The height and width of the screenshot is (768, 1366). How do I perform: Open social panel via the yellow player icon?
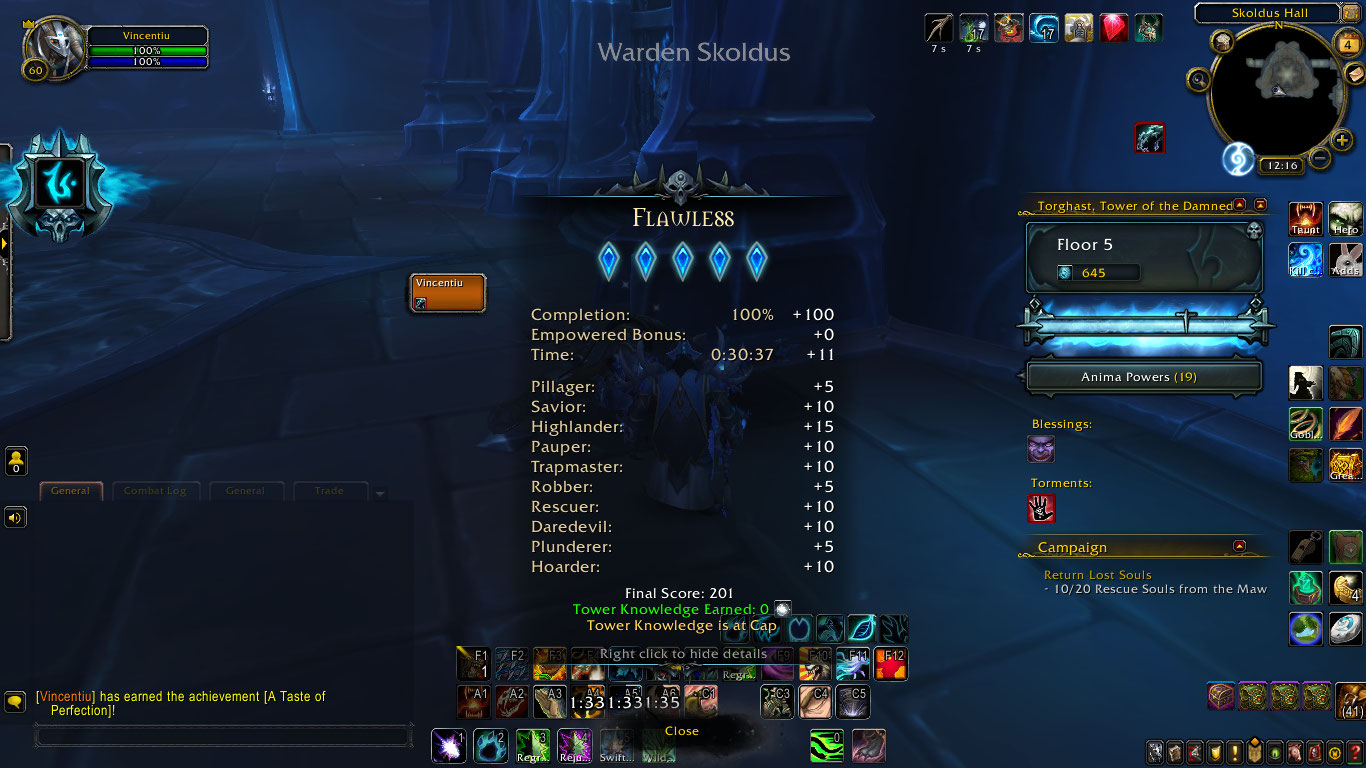click(x=14, y=461)
